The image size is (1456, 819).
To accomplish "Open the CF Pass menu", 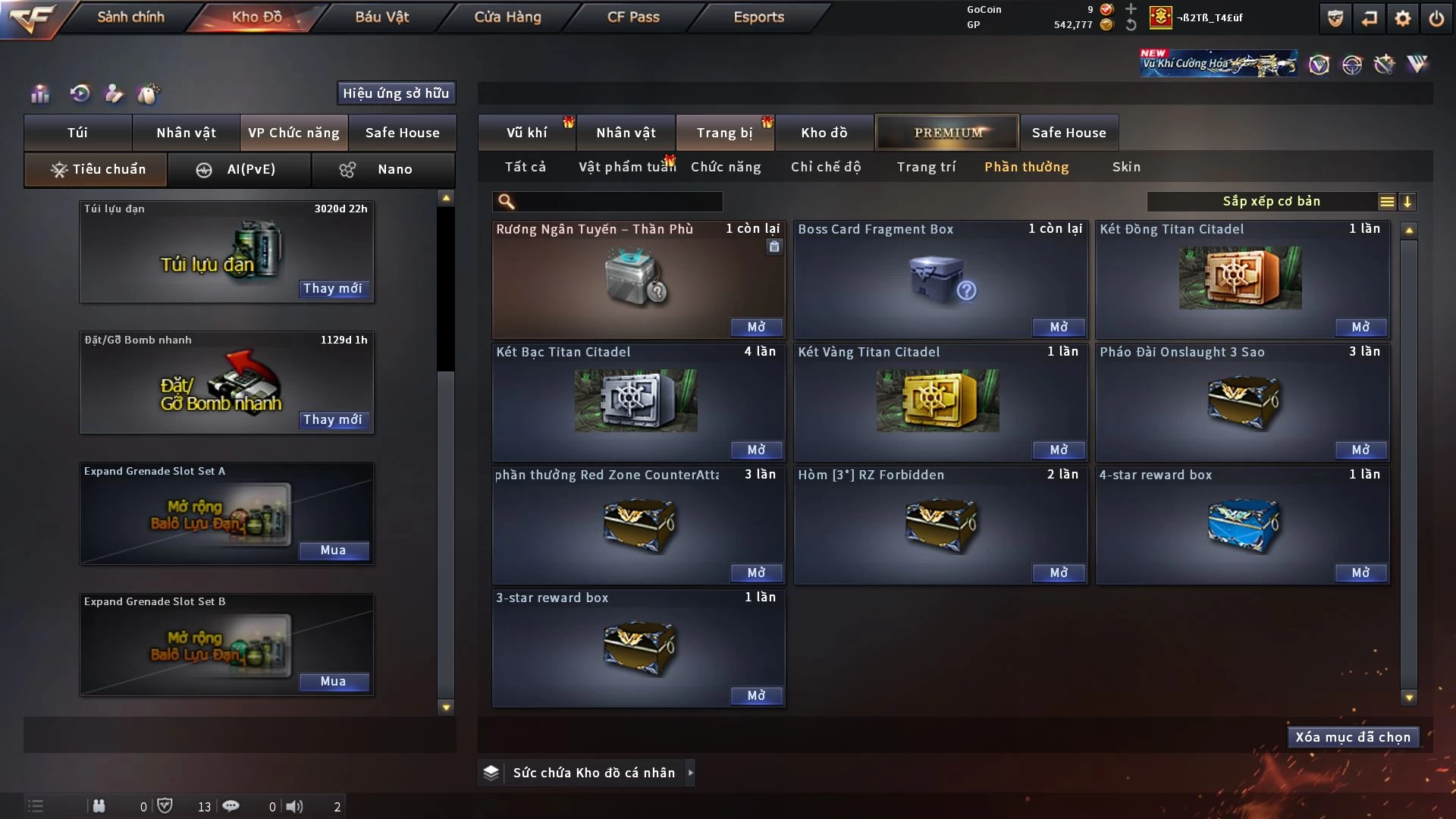I will pyautogui.click(x=633, y=17).
